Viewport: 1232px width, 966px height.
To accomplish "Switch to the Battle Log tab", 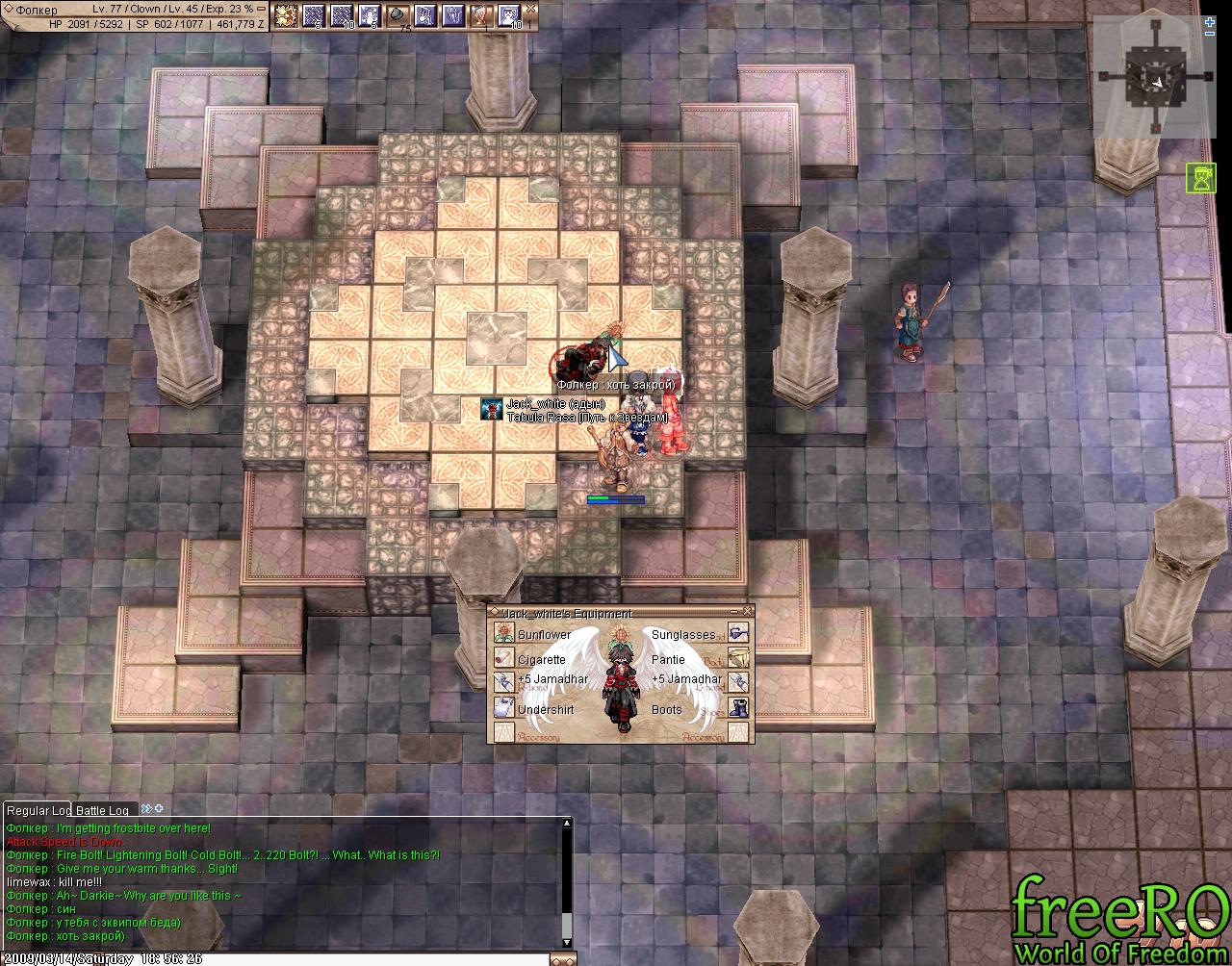I will [103, 810].
